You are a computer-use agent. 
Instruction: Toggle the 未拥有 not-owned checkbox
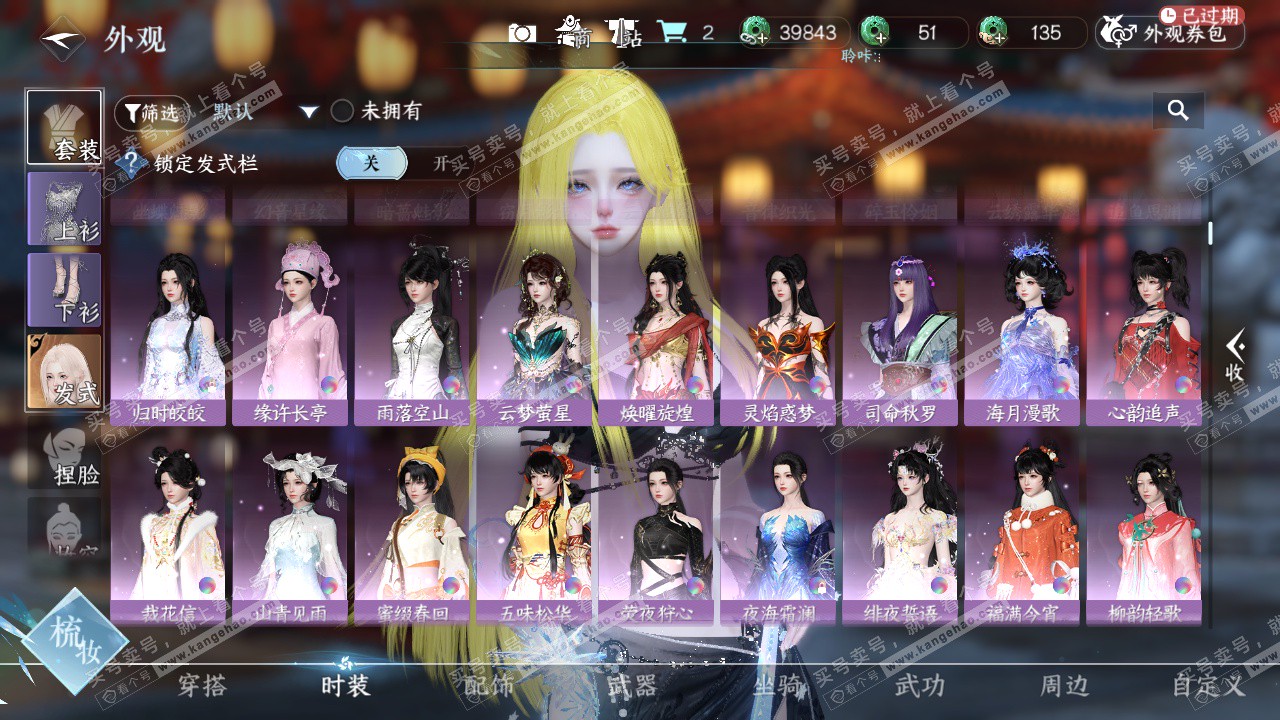click(x=343, y=111)
